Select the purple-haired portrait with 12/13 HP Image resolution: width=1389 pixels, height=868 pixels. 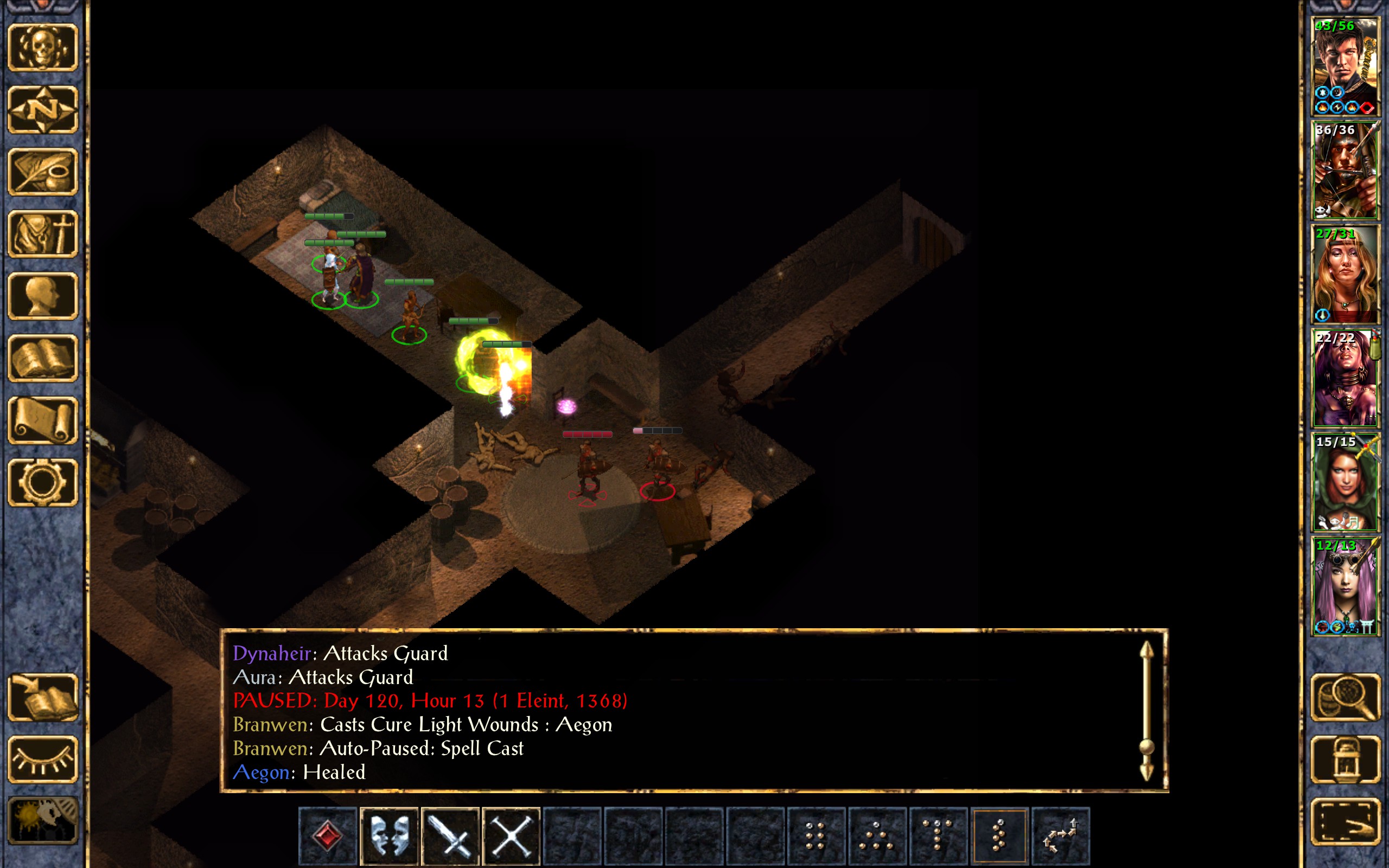pyautogui.click(x=1345, y=586)
